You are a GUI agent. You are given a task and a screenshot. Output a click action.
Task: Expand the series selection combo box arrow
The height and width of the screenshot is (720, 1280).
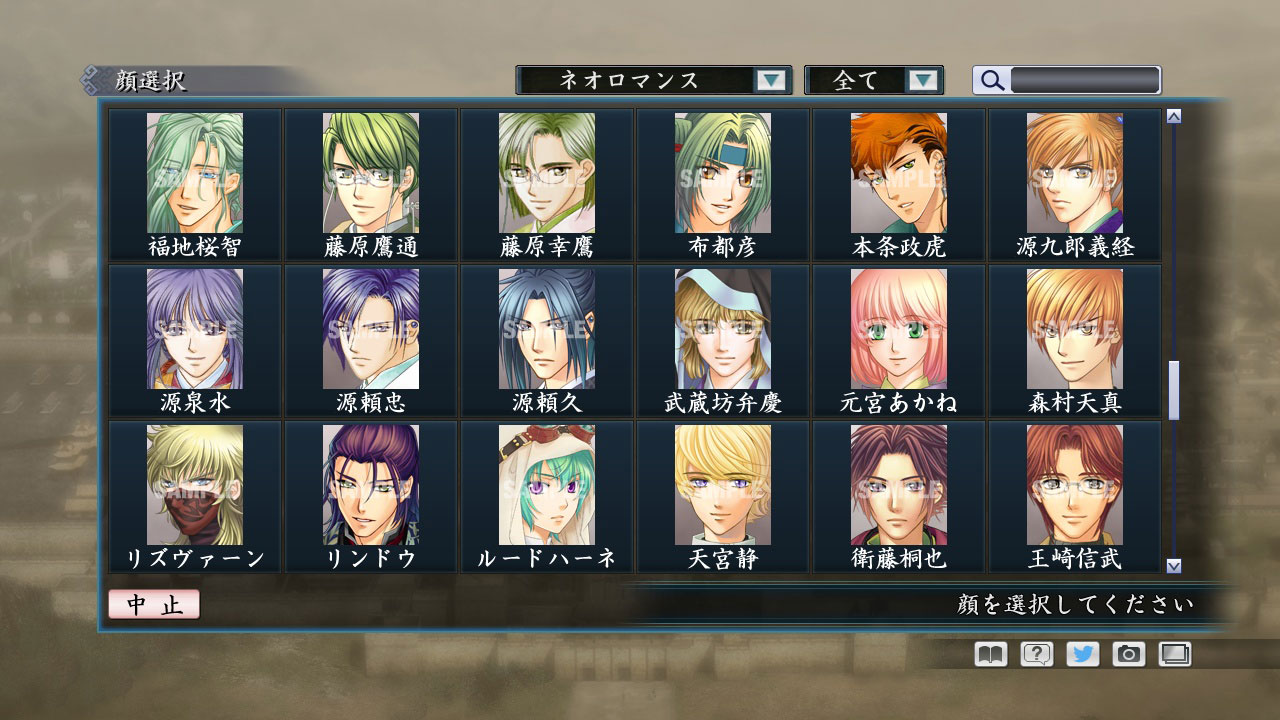tap(770, 80)
